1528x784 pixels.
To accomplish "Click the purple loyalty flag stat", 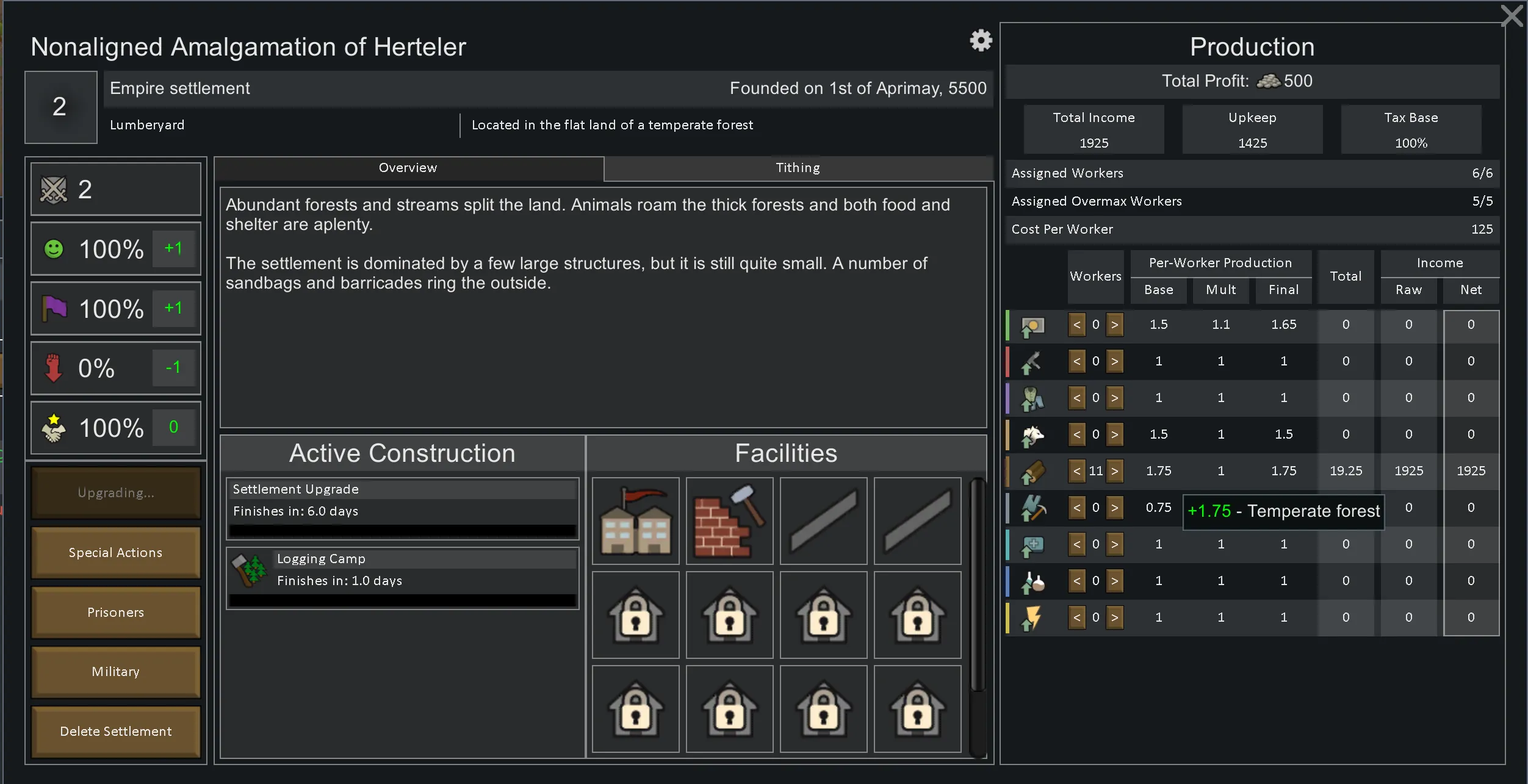I will (54, 308).
